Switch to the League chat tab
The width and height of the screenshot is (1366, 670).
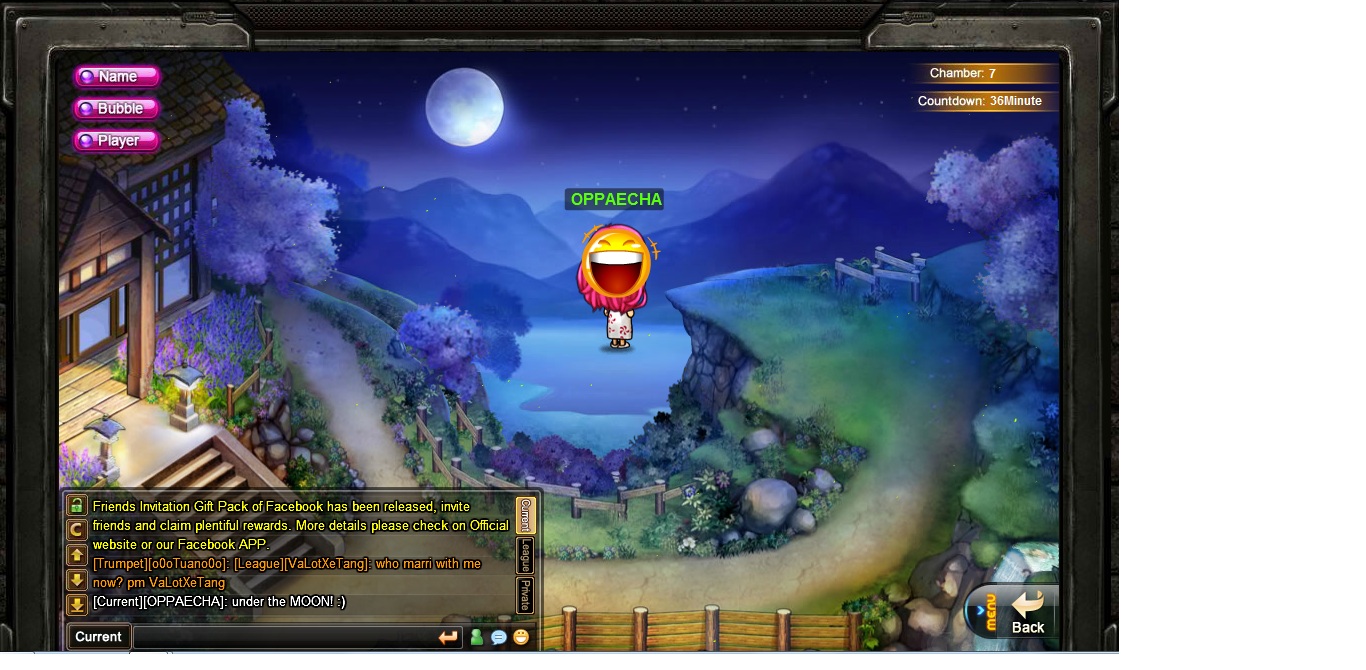[525, 555]
